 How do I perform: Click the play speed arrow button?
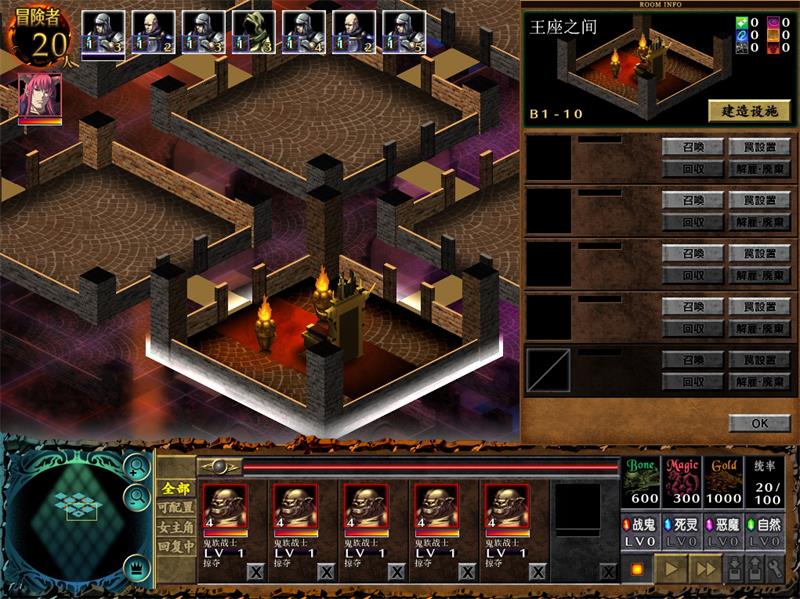click(670, 570)
